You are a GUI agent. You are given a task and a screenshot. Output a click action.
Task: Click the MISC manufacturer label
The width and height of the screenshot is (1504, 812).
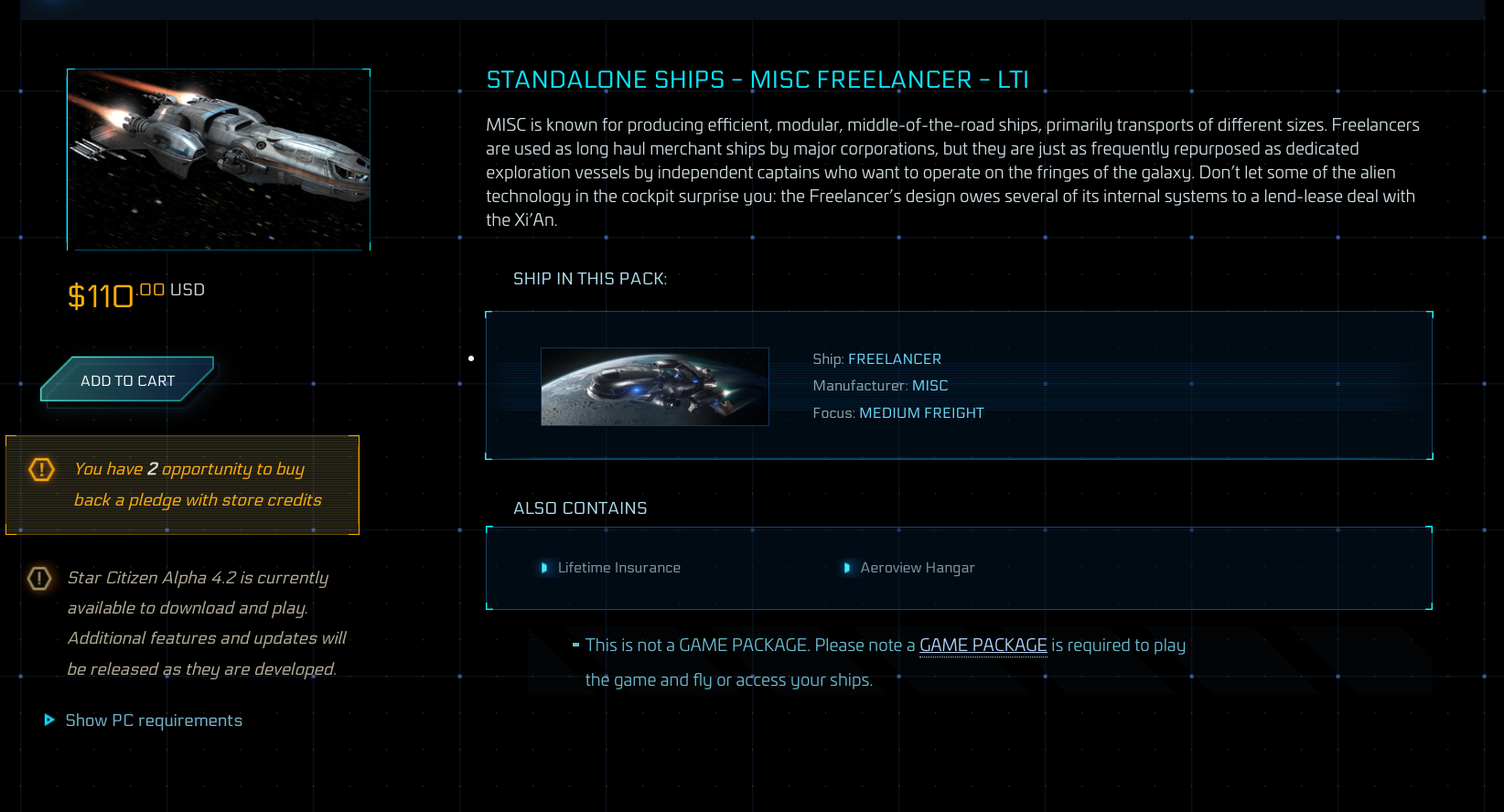tap(930, 385)
